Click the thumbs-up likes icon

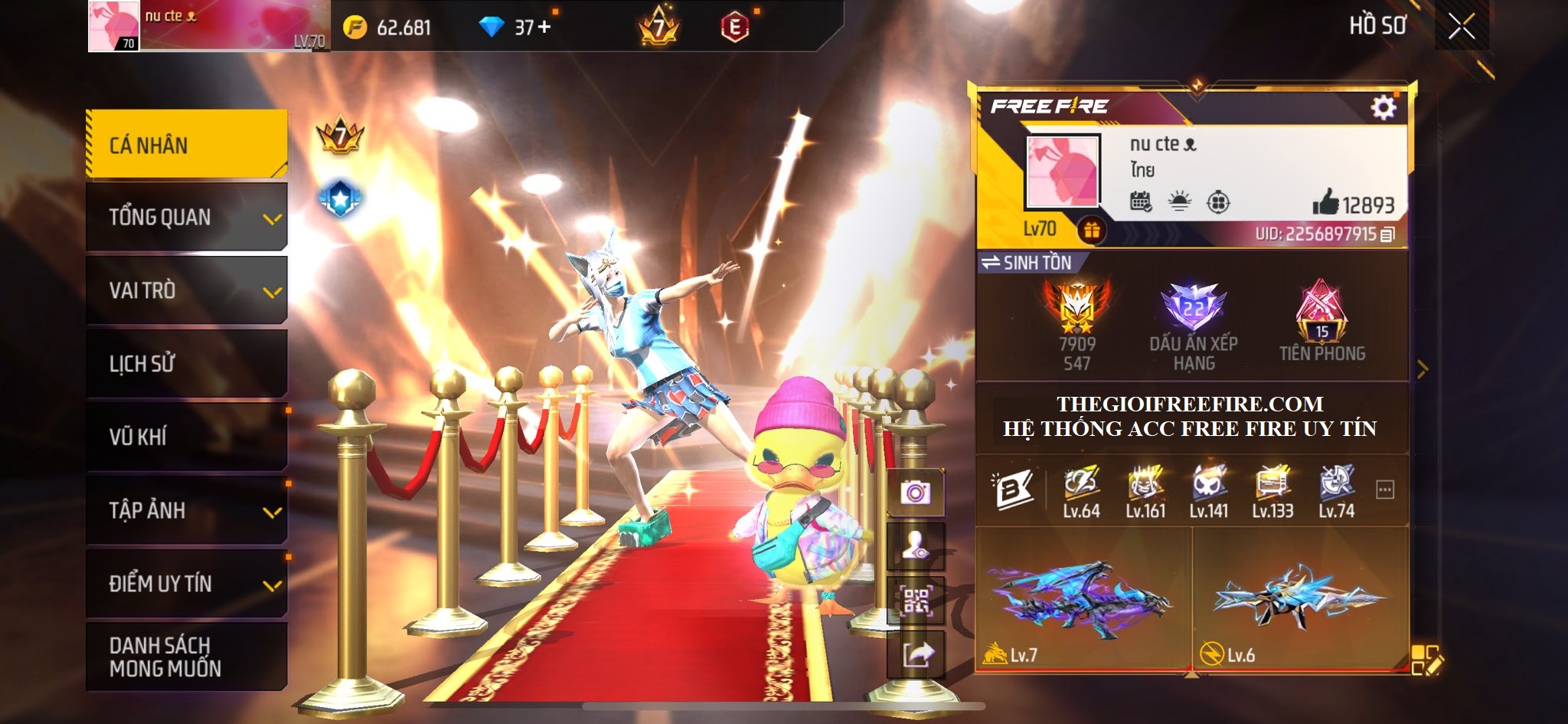pyautogui.click(x=1325, y=202)
